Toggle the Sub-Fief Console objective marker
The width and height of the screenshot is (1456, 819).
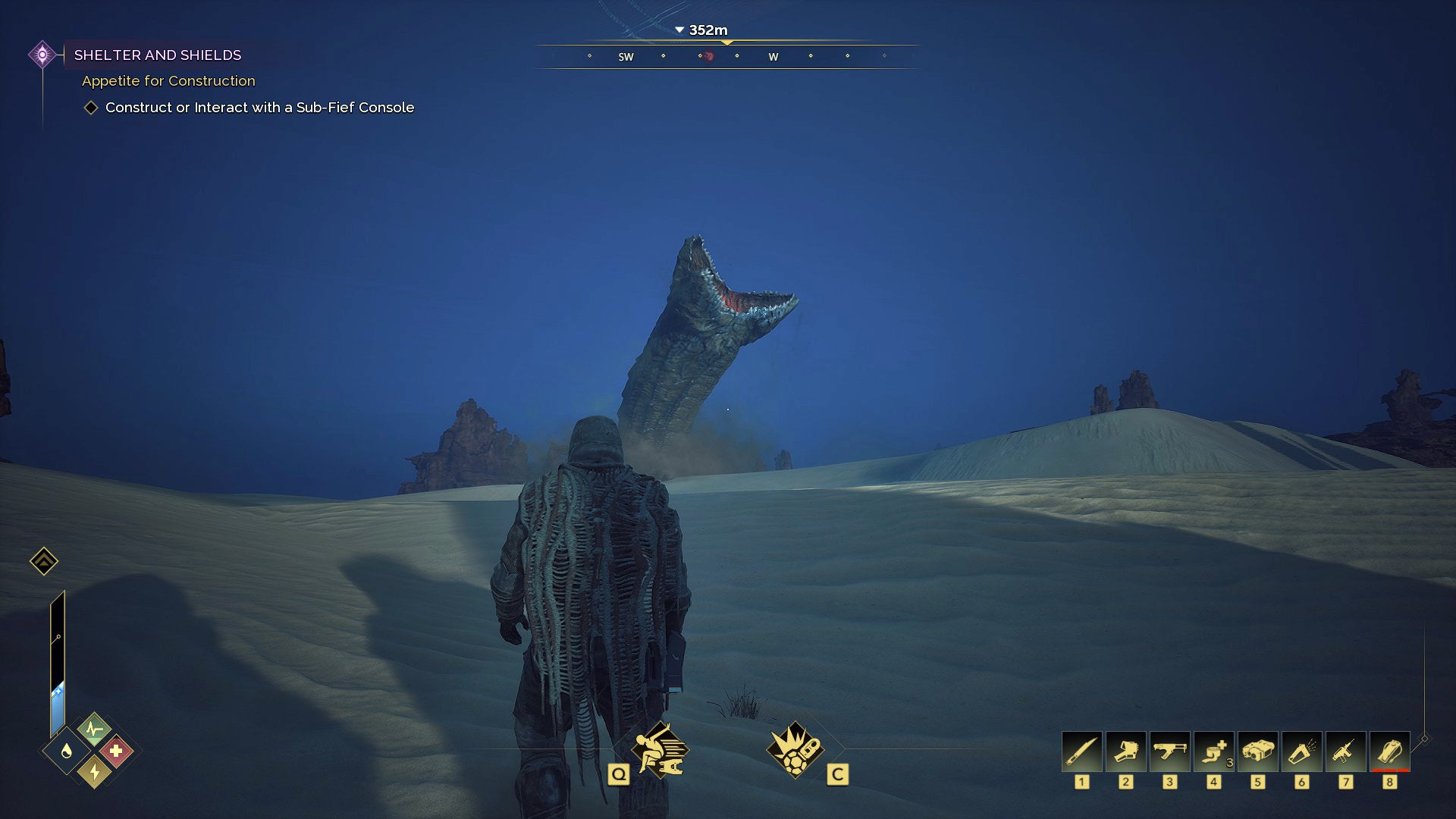[x=91, y=108]
